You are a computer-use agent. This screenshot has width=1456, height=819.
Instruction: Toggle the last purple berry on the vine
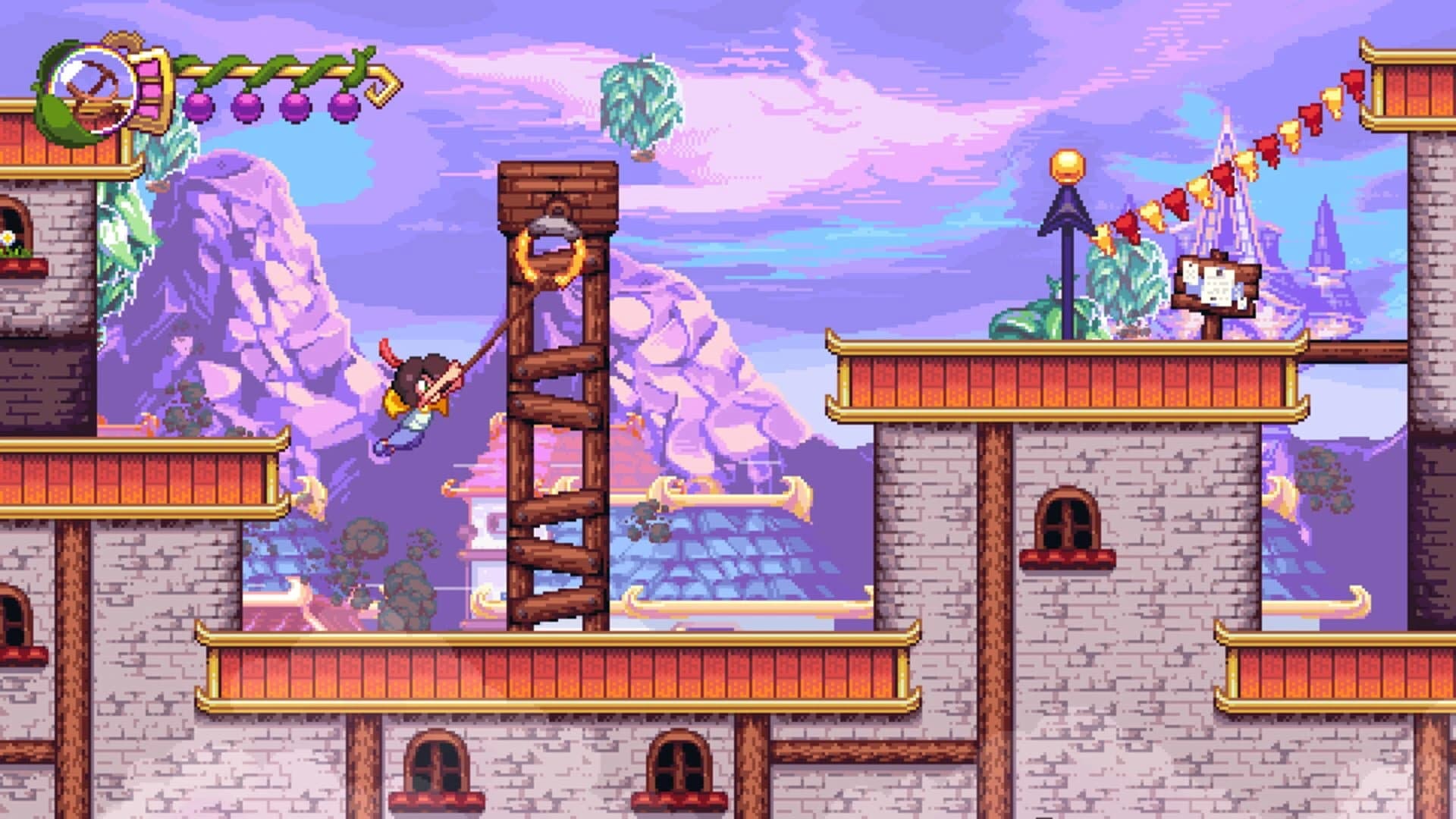coord(343,105)
